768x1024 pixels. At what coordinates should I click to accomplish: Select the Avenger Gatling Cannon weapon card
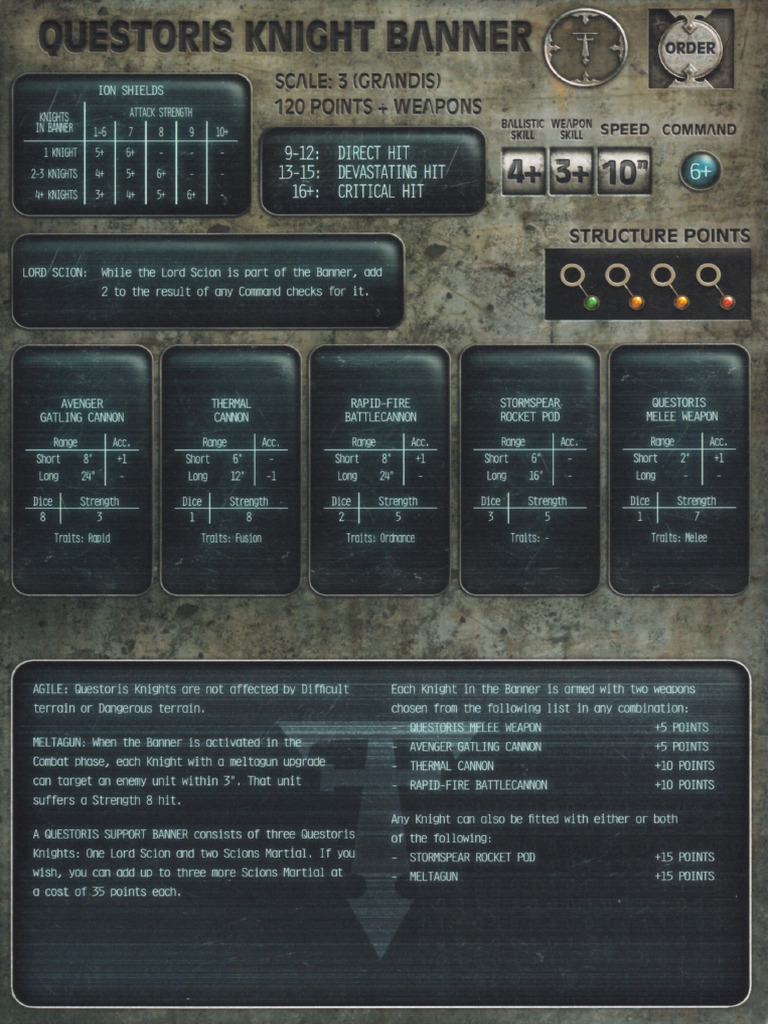coord(82,470)
